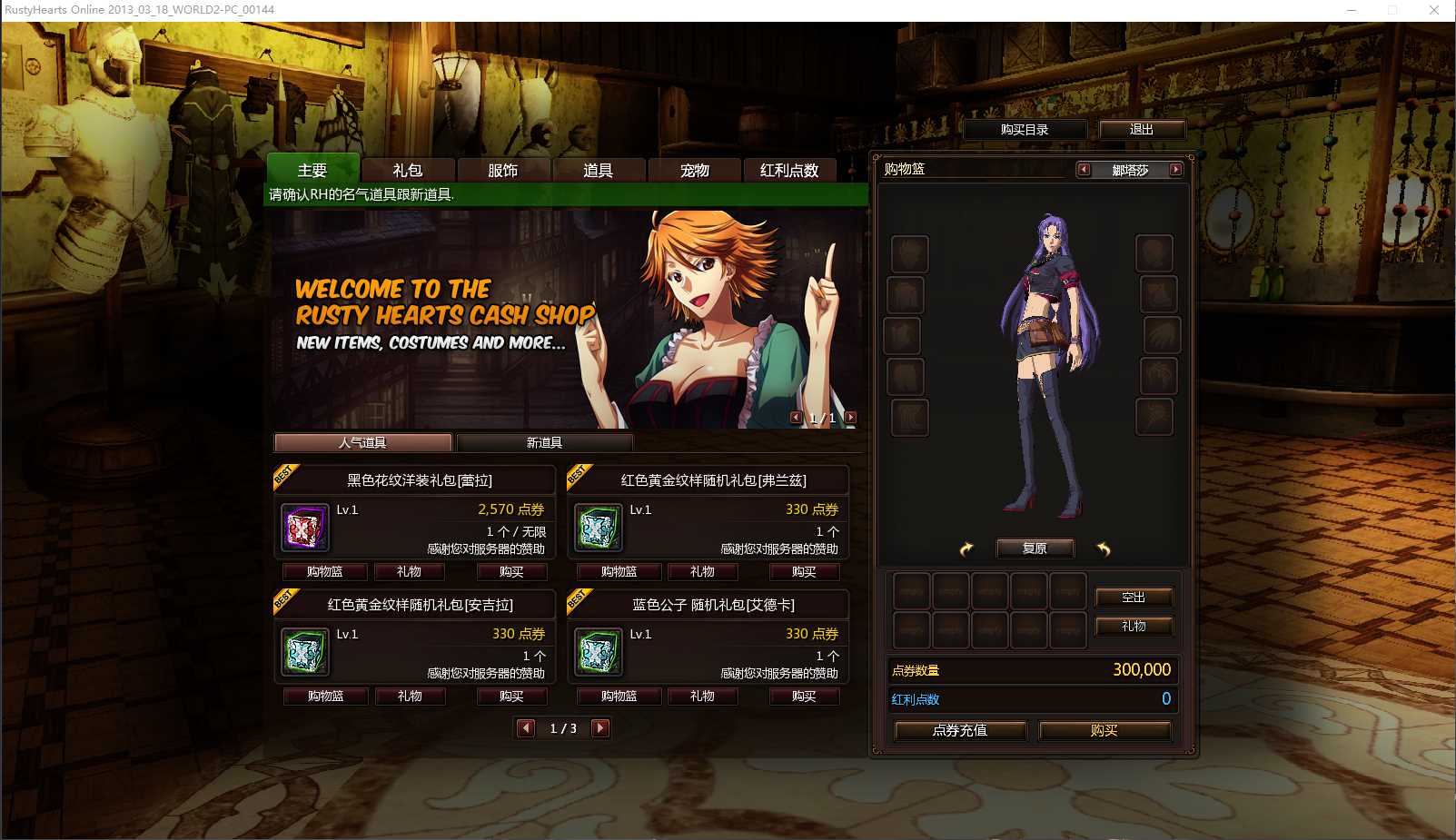Open the 宠物 pets tab

pyautogui.click(x=694, y=170)
